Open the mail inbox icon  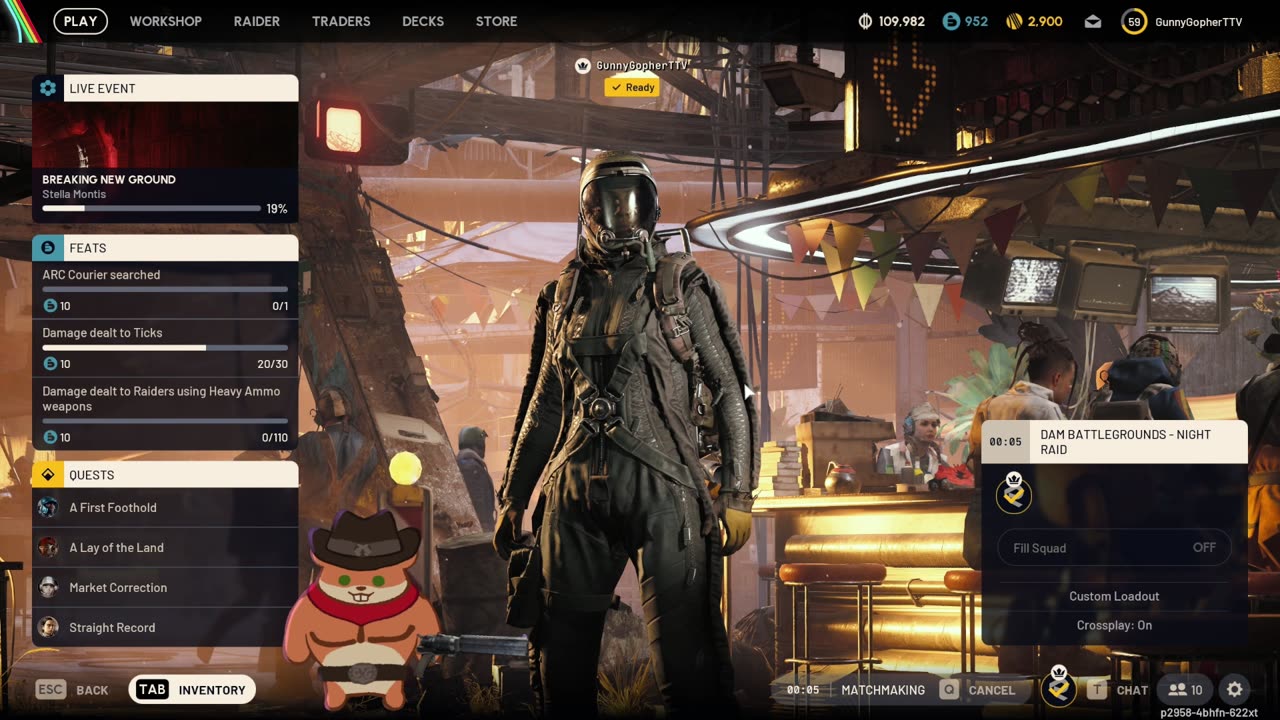pos(1093,21)
